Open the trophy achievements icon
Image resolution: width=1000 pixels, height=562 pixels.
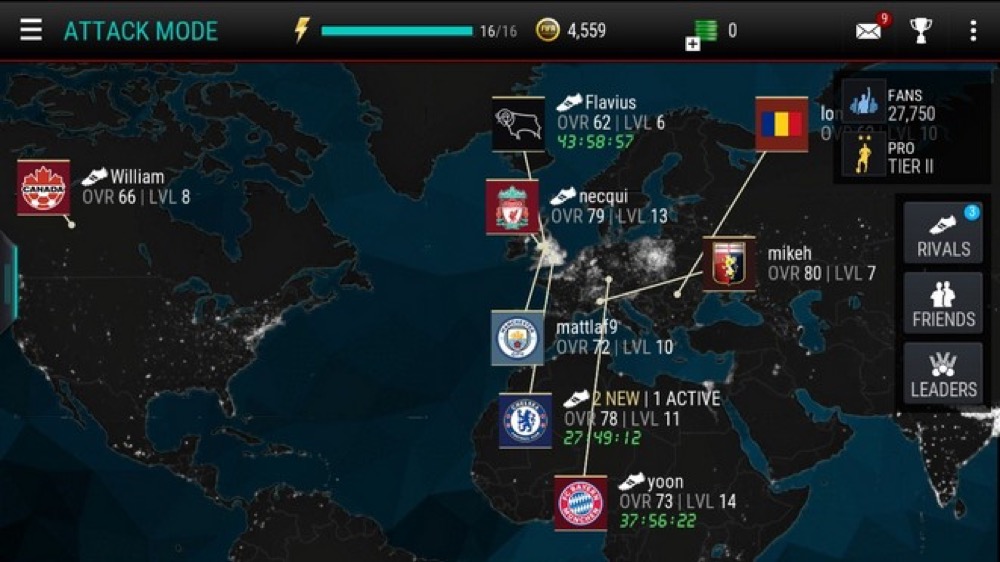(920, 30)
